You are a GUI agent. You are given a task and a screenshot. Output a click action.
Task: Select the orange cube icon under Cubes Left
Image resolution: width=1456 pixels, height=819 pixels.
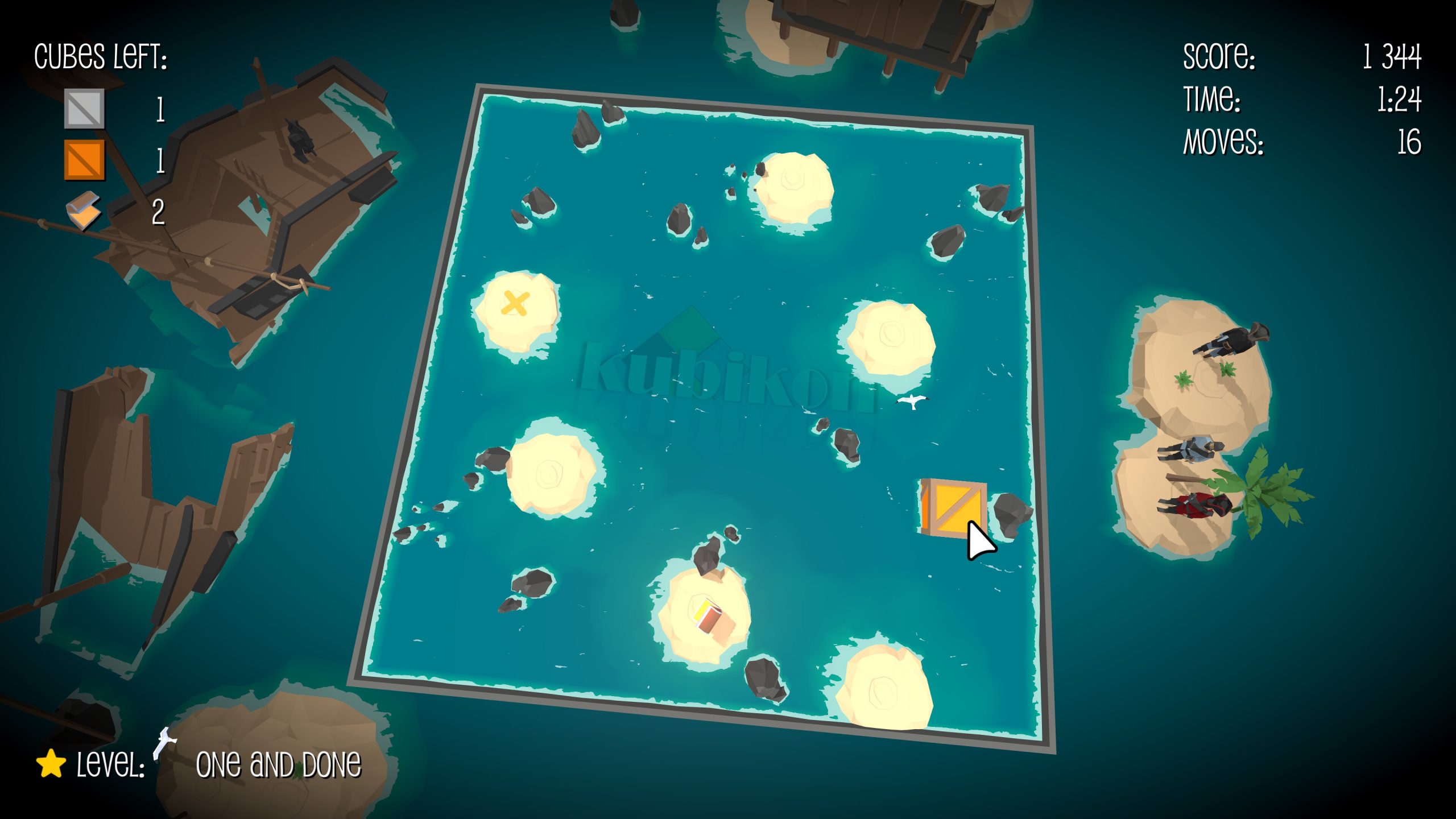(84, 160)
